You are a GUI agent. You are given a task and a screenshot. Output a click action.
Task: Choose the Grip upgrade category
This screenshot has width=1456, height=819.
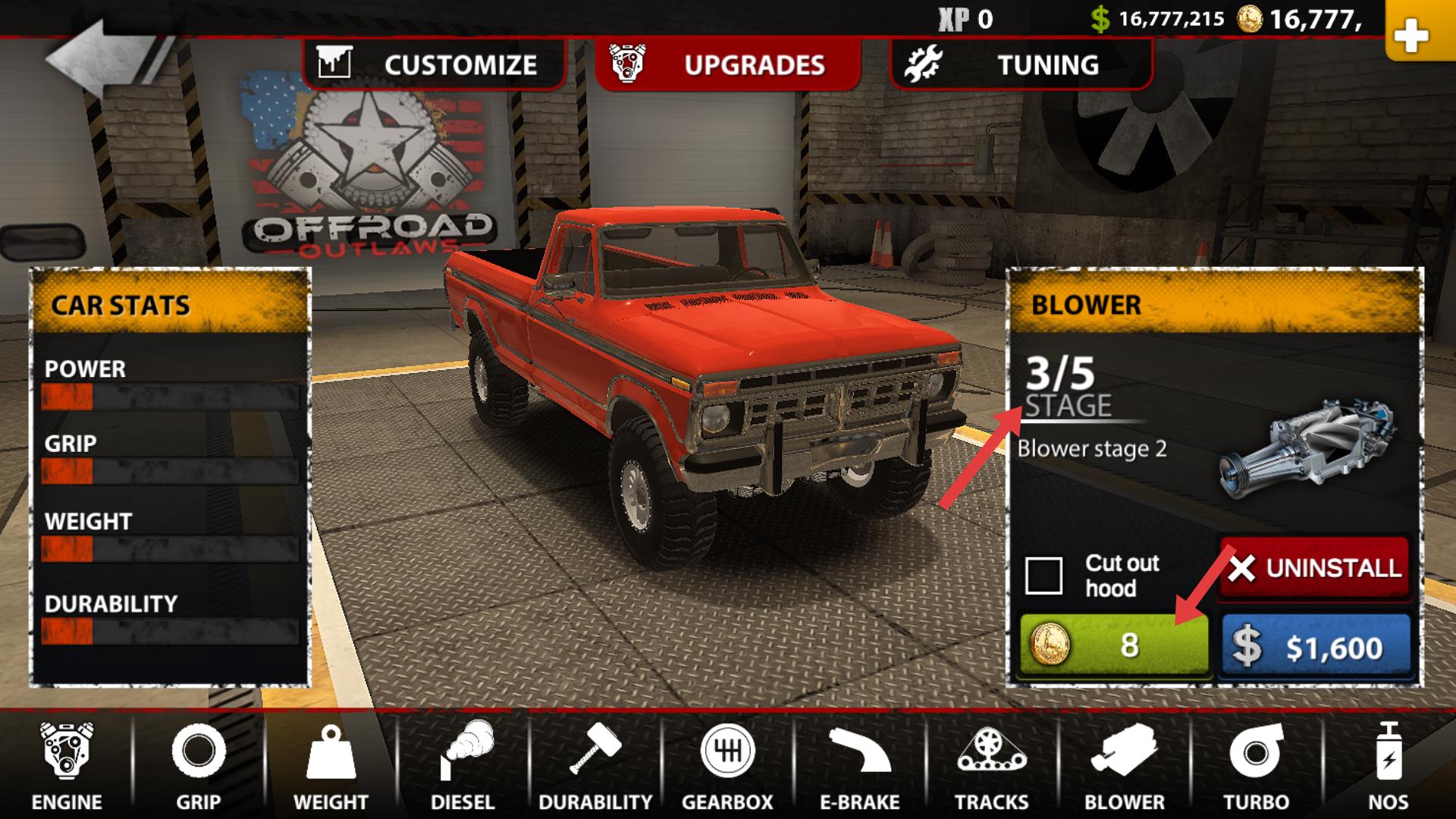tap(199, 766)
